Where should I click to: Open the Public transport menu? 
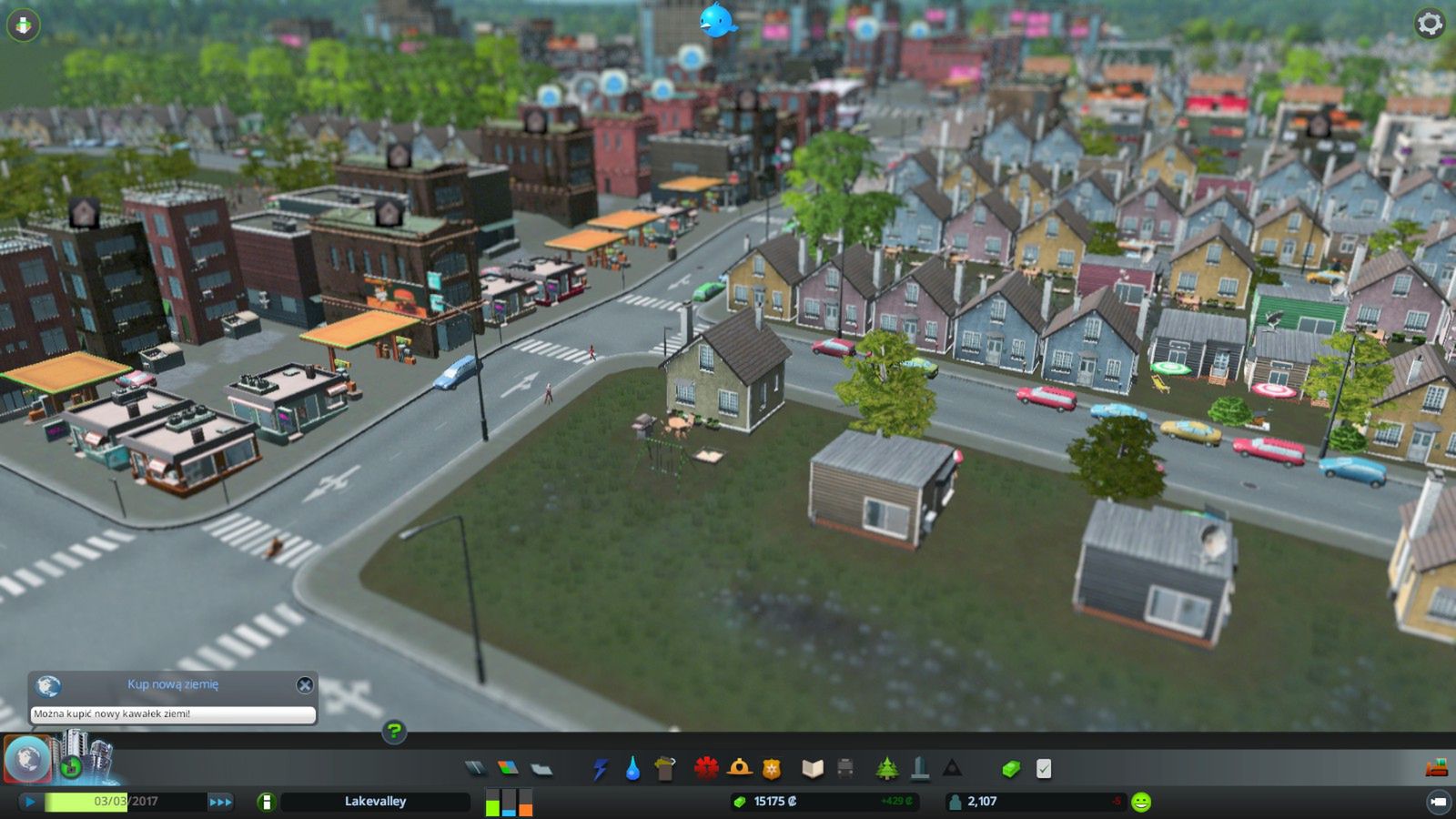coord(845,769)
